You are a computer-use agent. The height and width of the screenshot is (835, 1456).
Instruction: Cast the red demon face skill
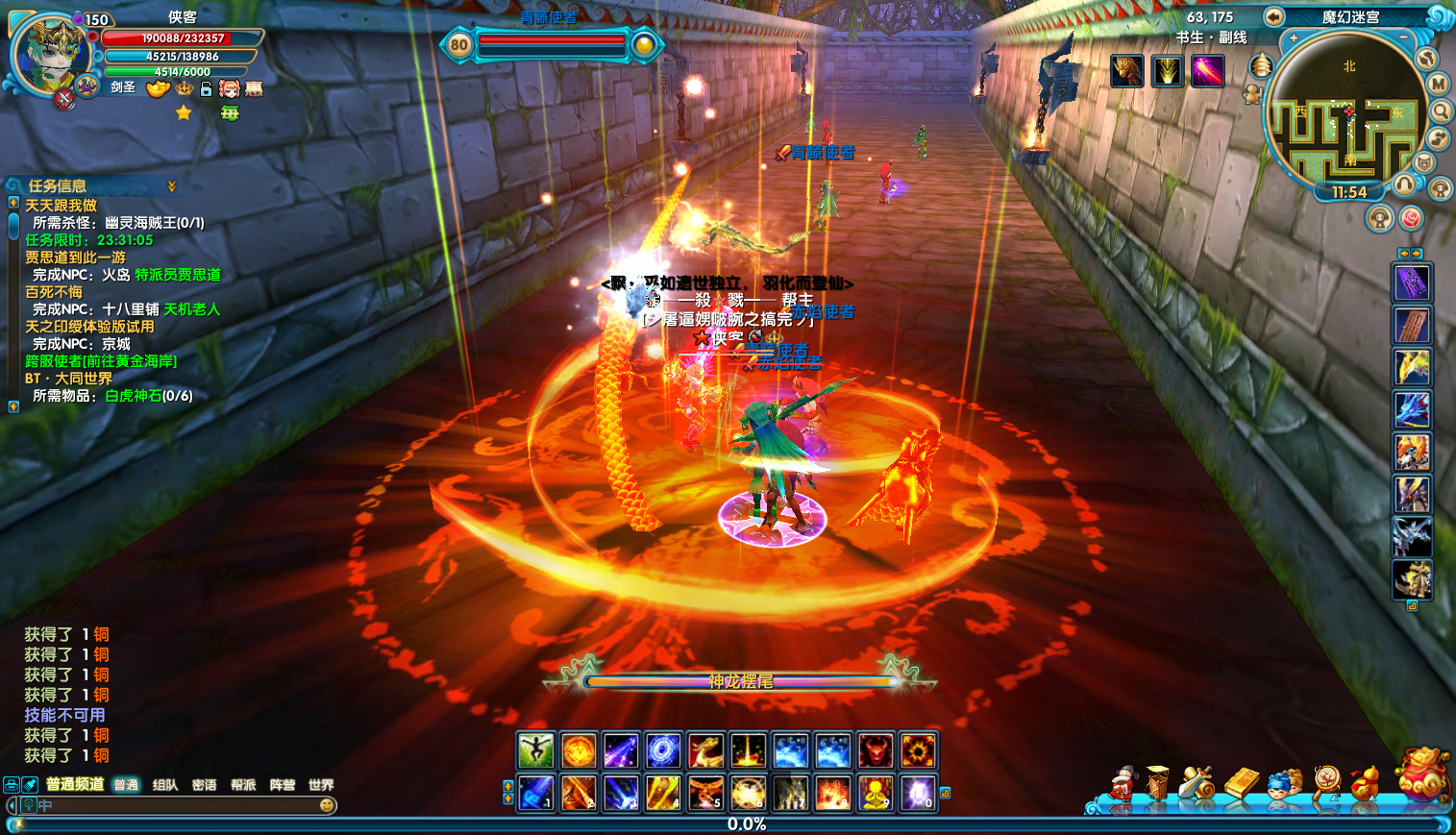[x=876, y=750]
